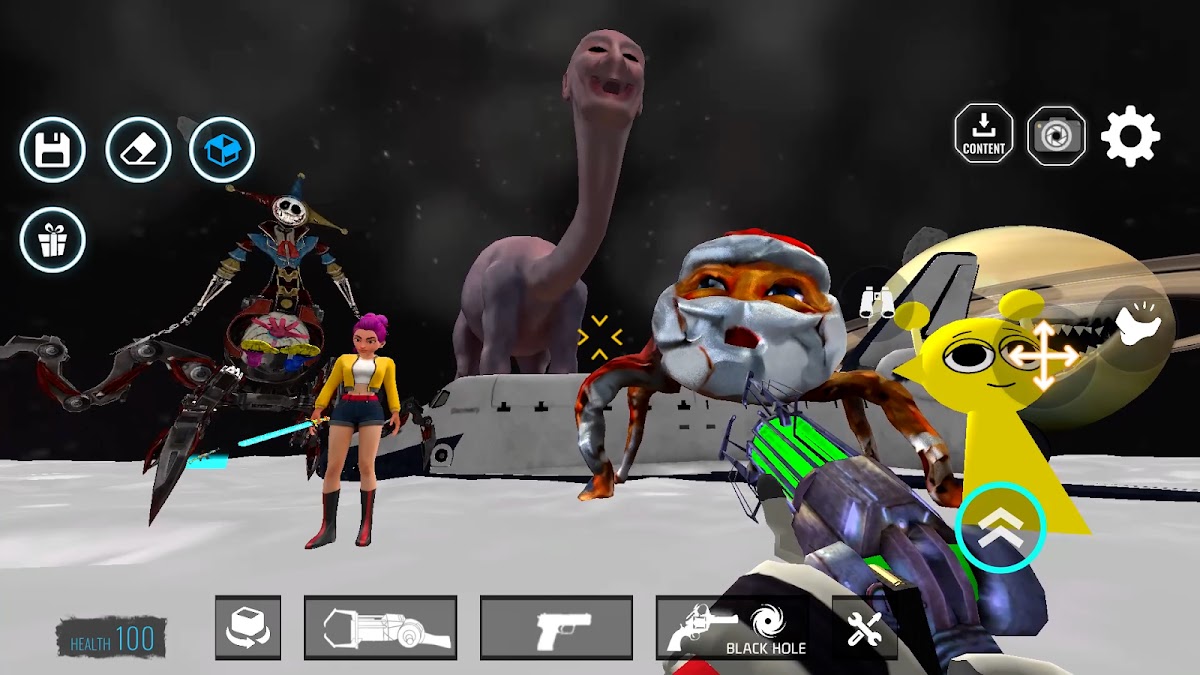1200x675 pixels.
Task: Select the Black Hole revolver slot
Action: coord(732,628)
